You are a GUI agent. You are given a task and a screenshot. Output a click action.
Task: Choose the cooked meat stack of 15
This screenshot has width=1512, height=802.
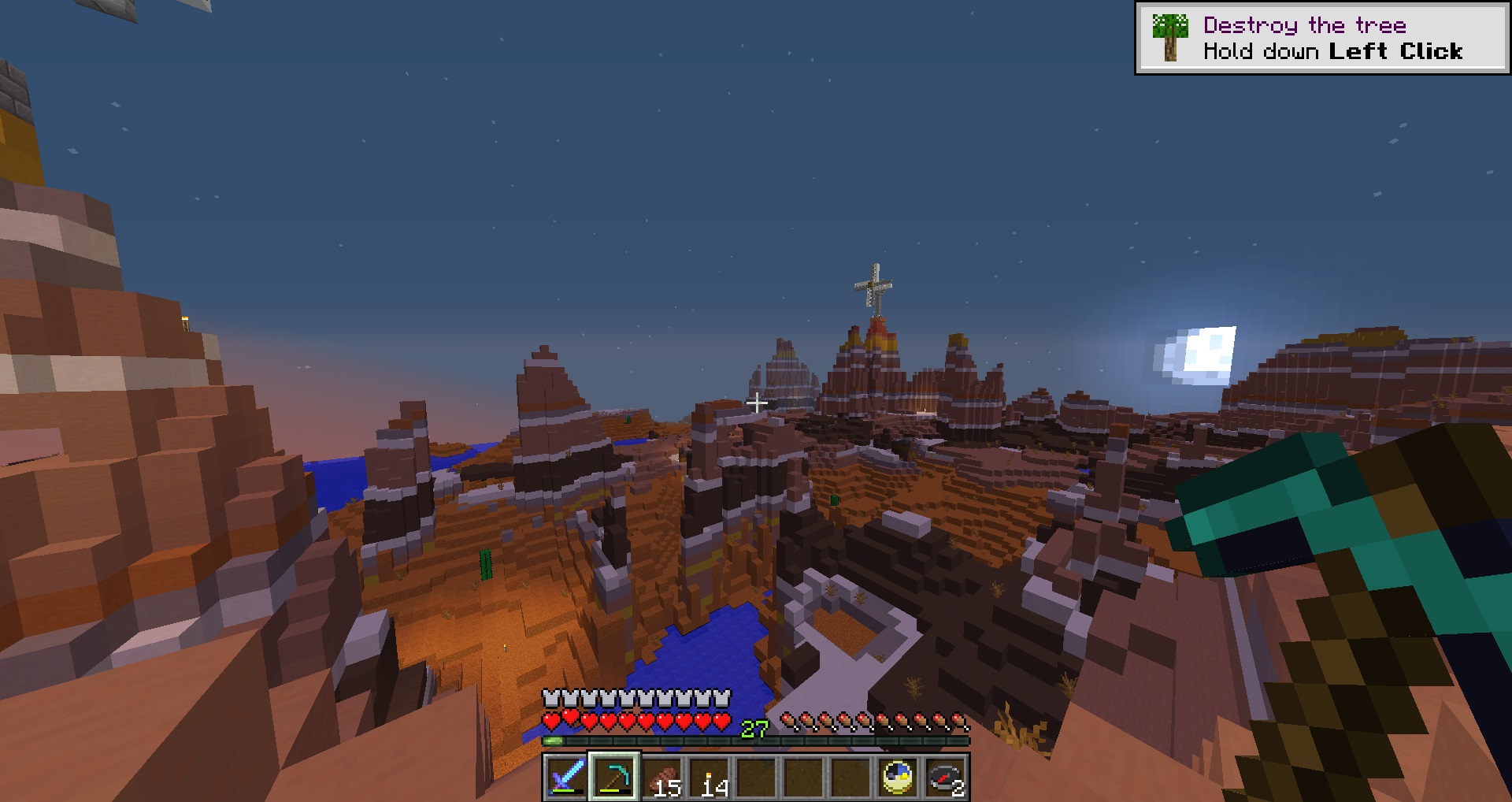(x=661, y=777)
